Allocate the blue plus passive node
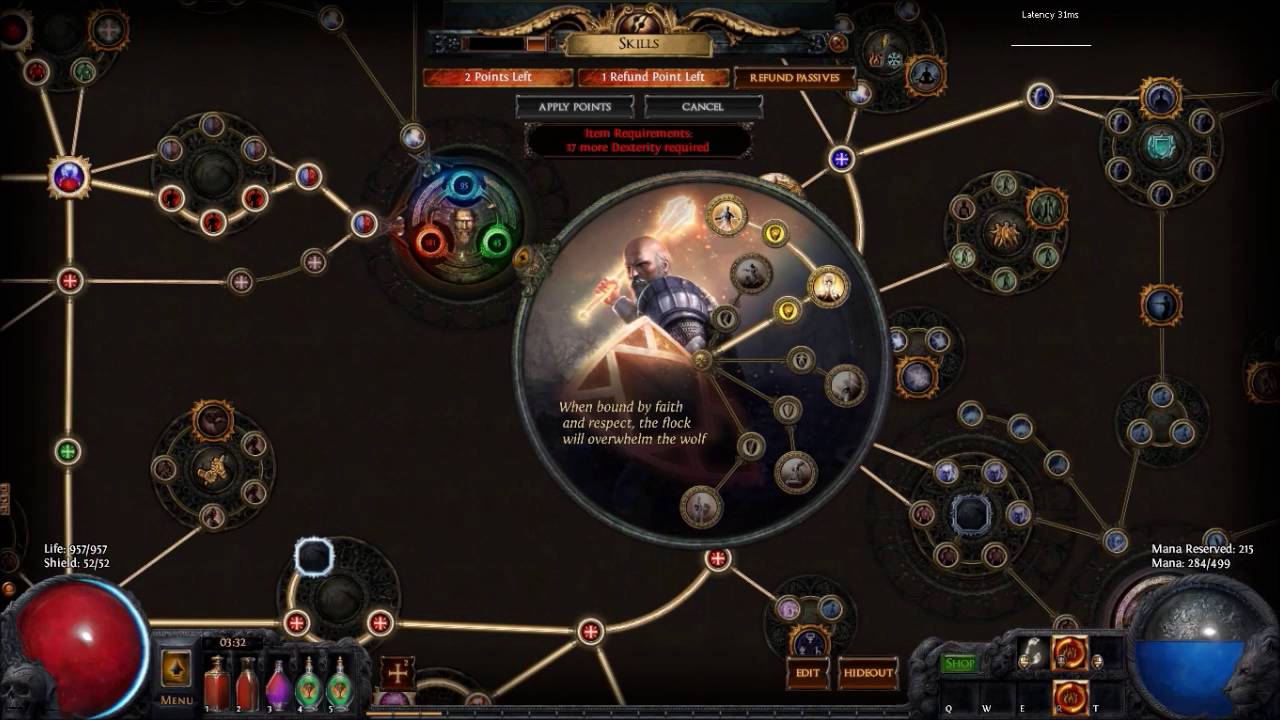Image resolution: width=1280 pixels, height=720 pixels. pyautogui.click(x=841, y=158)
